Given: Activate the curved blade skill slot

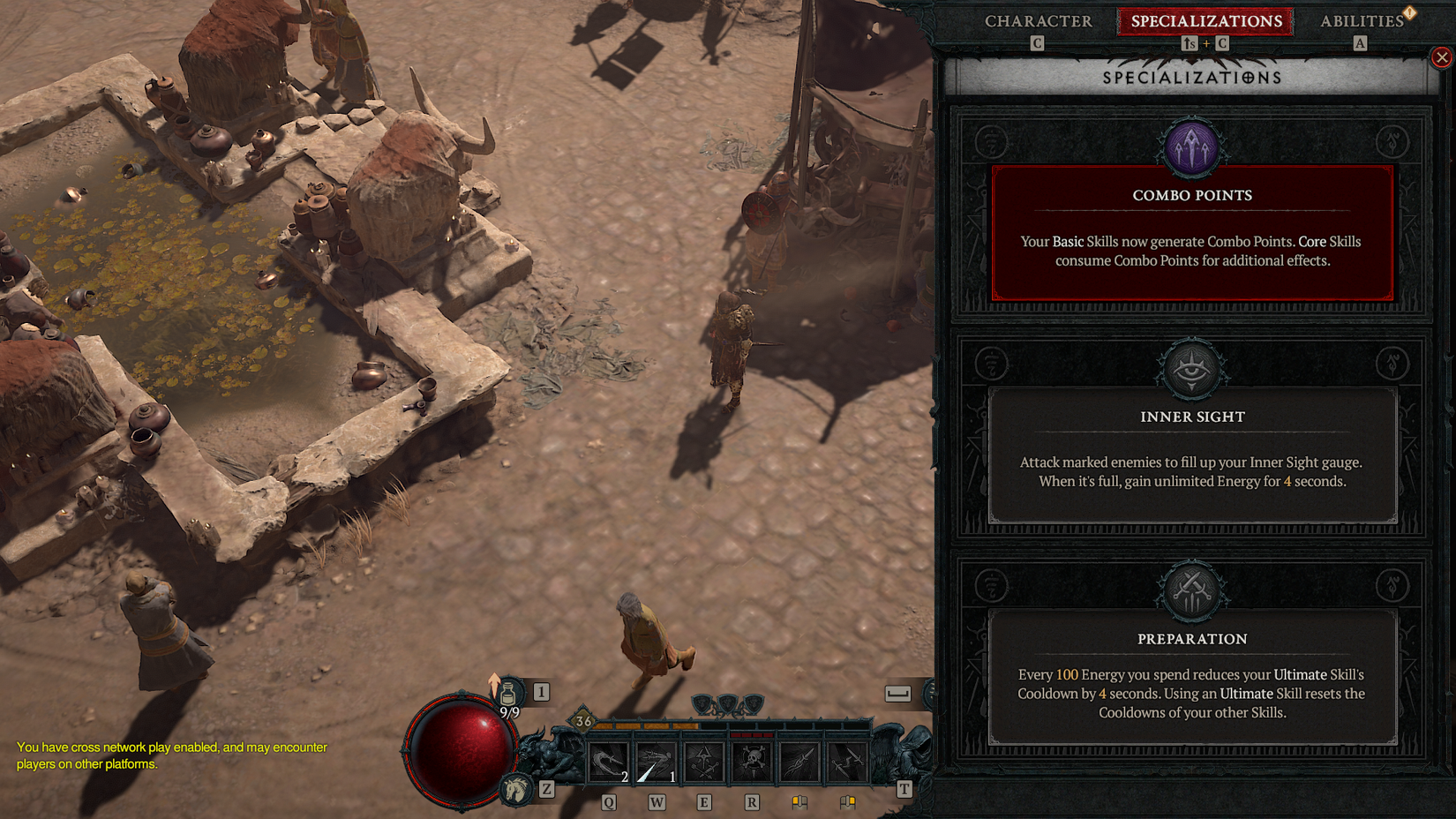Looking at the screenshot, I should tap(609, 763).
